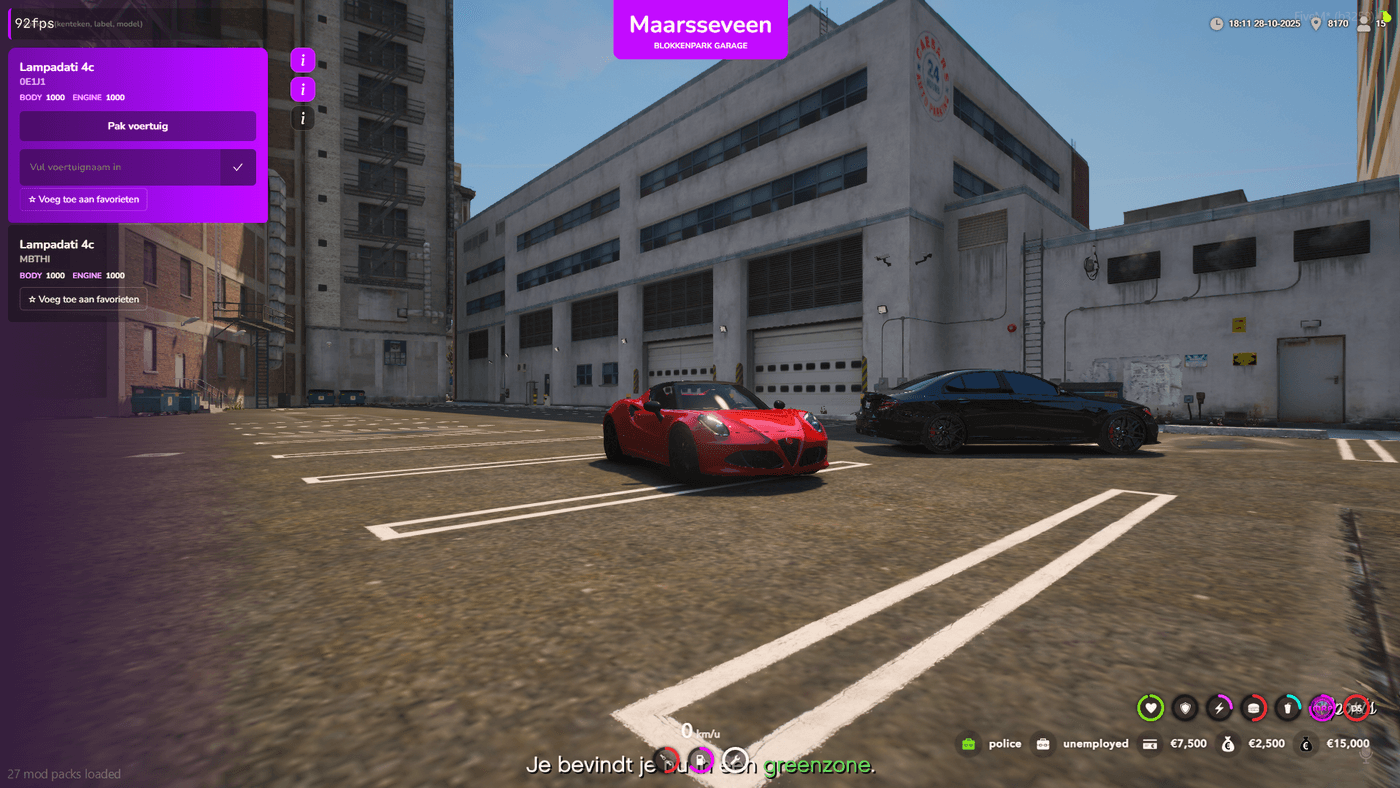Viewport: 1400px width, 788px height.
Task: Focus the 'Vul voertuignaam in' name field
Action: tap(120, 167)
